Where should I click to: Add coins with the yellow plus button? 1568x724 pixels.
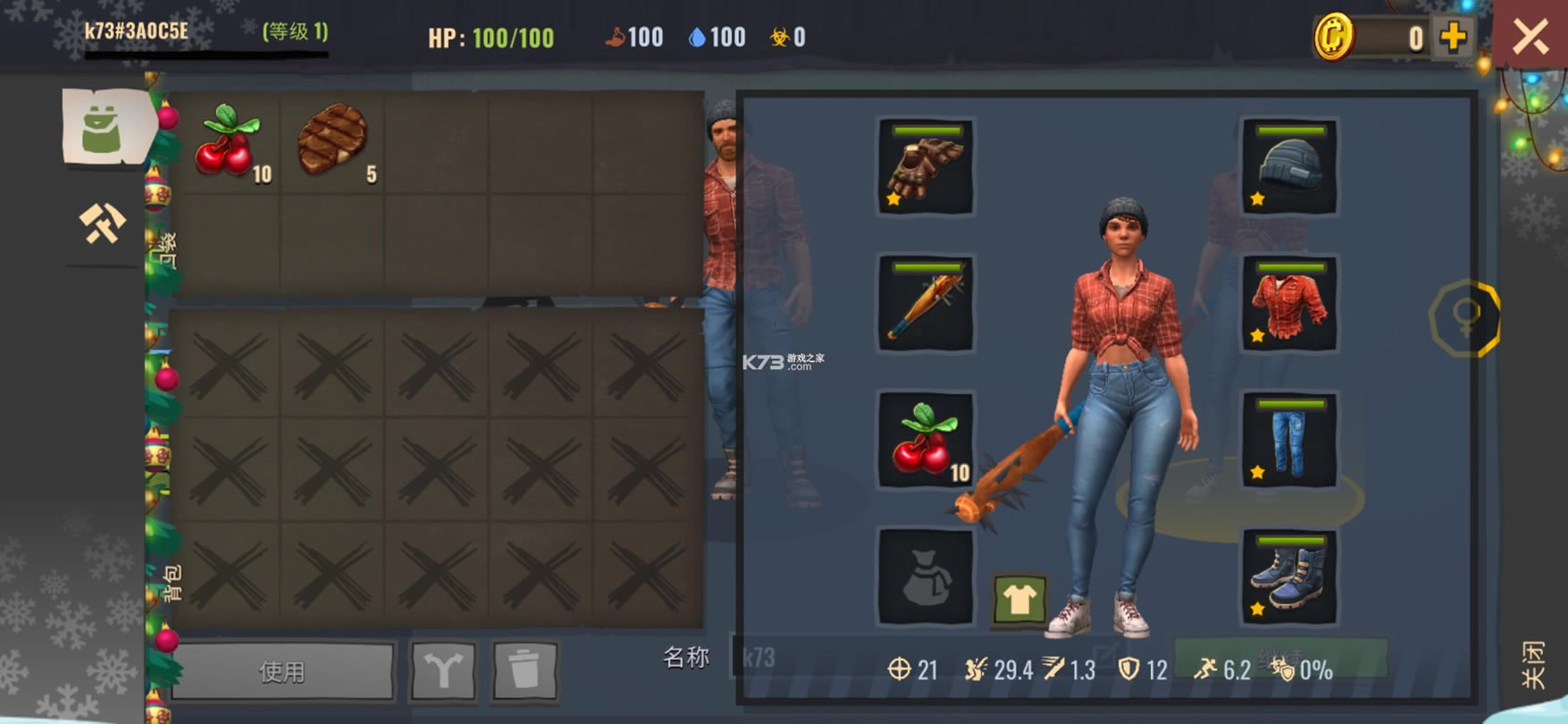pos(1454,38)
